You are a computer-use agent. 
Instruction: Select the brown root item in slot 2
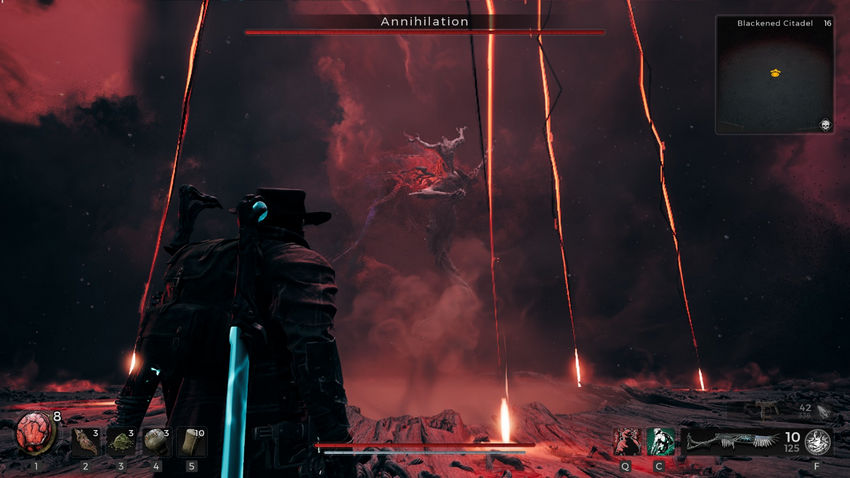point(84,442)
